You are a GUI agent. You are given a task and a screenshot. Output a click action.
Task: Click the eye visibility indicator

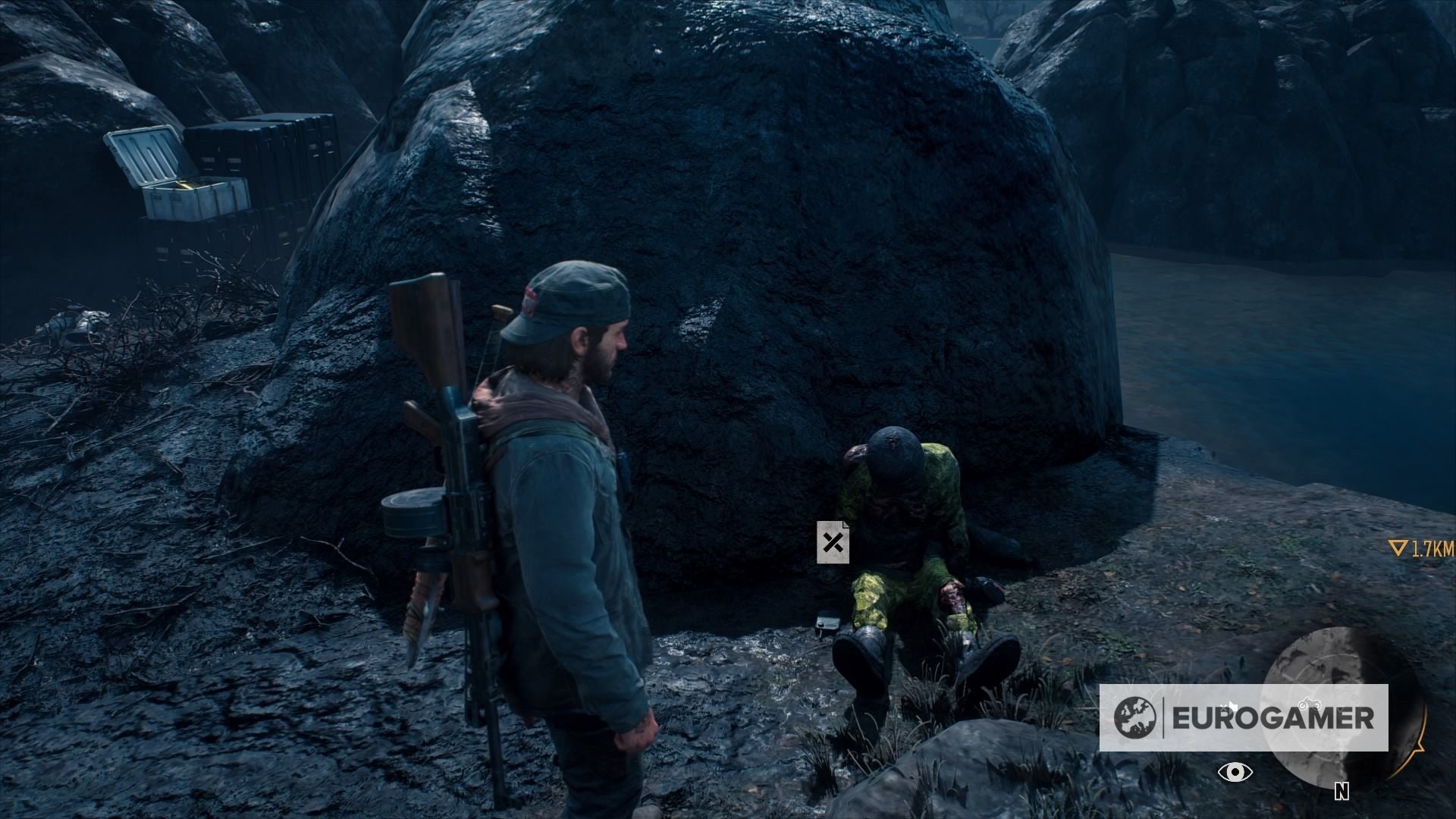point(1235,772)
